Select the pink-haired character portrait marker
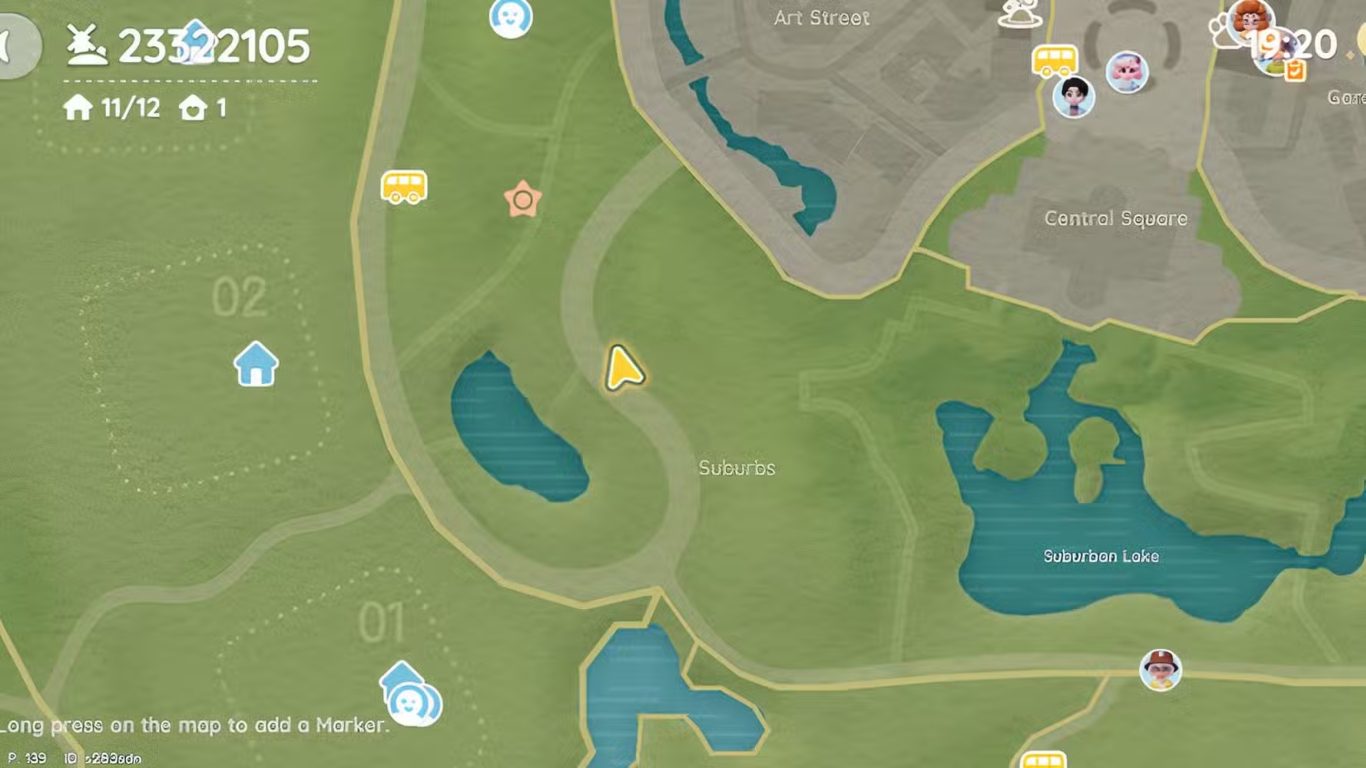Screen dimensions: 1366x768 click(1127, 72)
